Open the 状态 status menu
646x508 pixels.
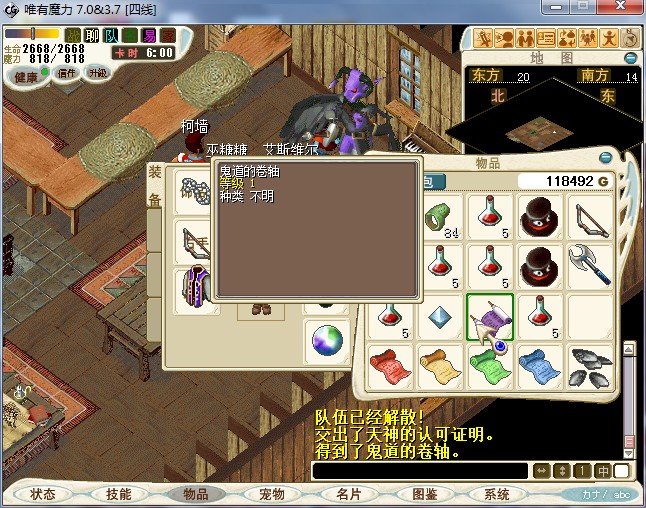tap(43, 494)
